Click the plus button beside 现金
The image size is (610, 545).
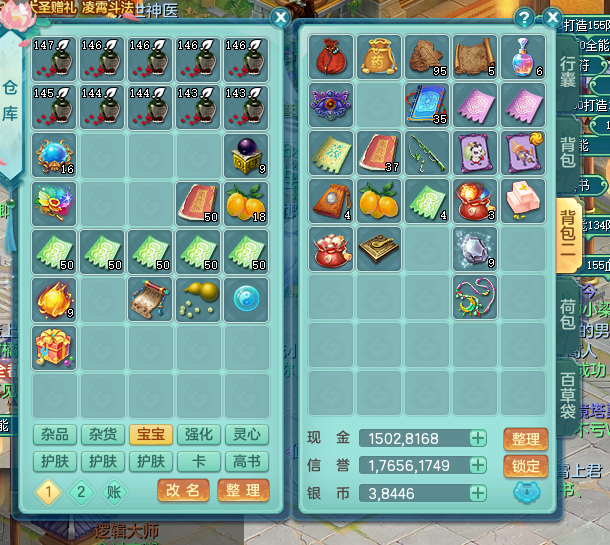tap(478, 439)
